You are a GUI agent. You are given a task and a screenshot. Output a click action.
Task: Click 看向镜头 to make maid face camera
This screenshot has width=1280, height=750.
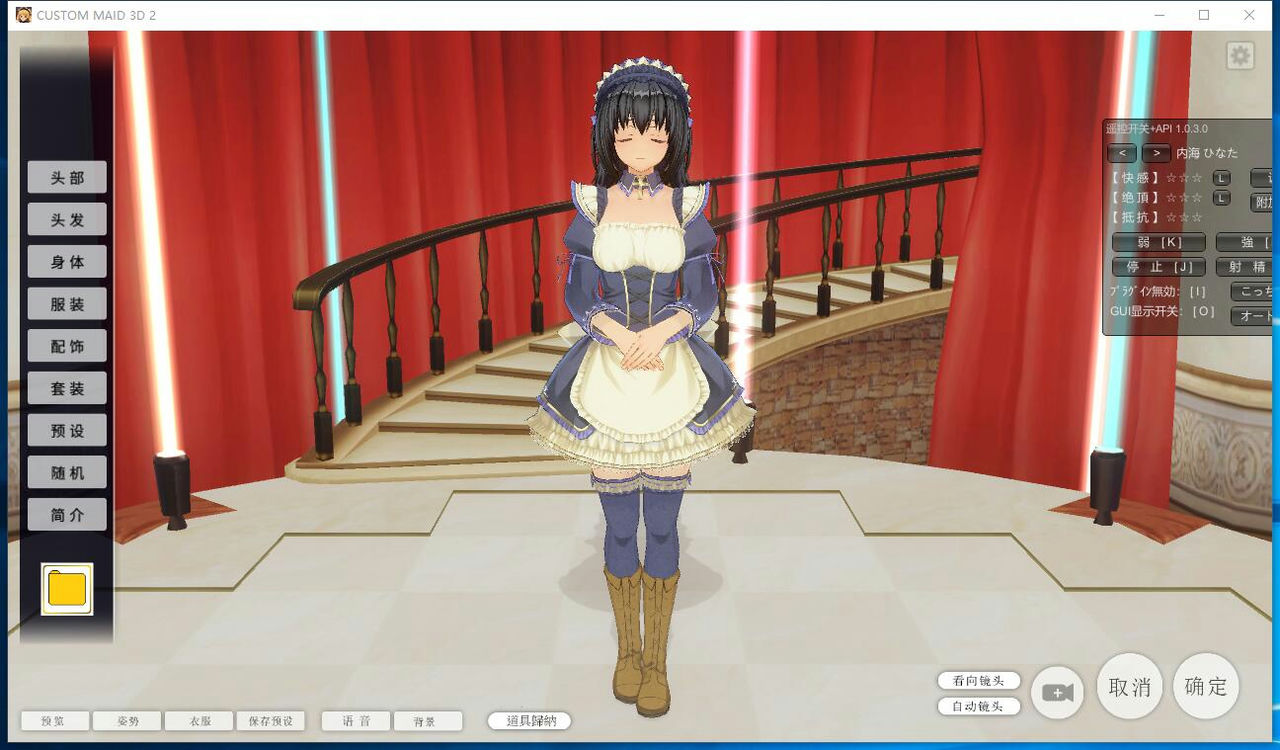pos(977,681)
